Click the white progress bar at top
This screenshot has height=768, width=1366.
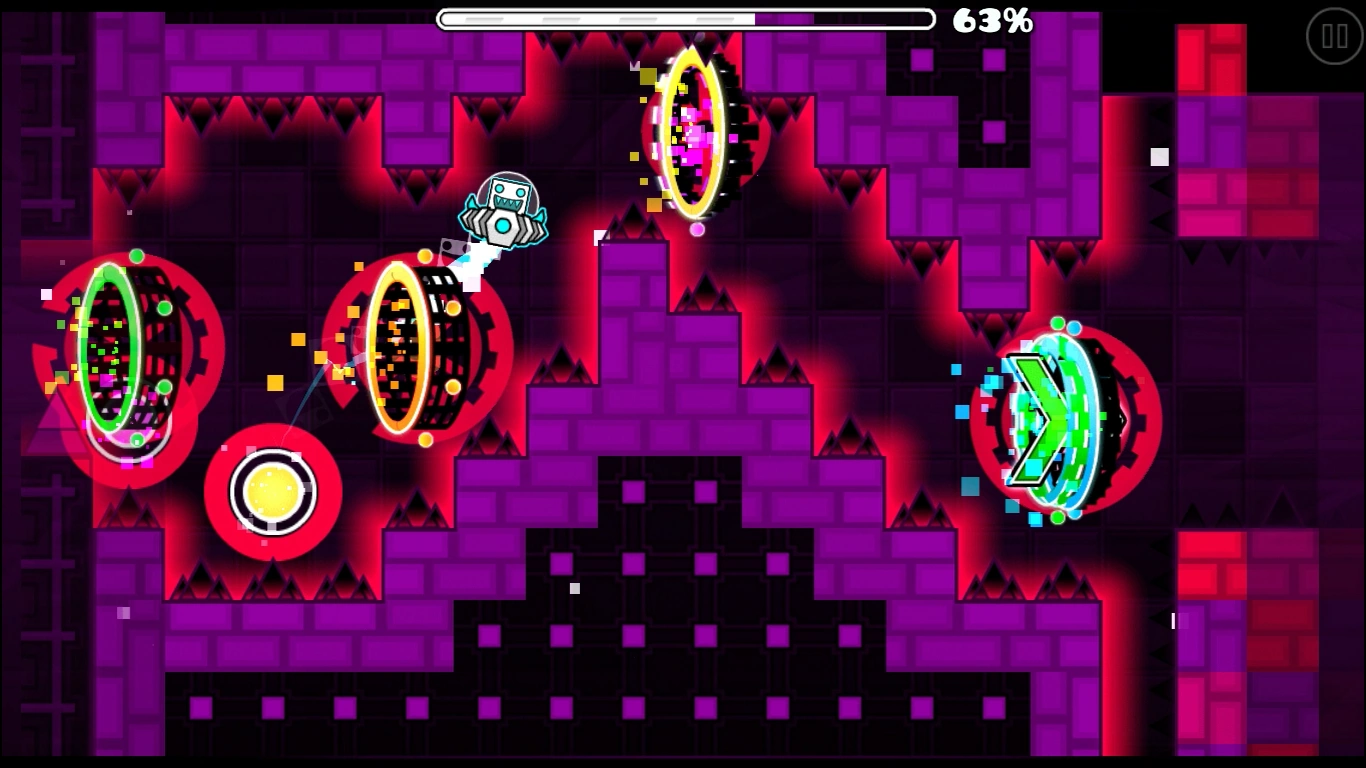(x=686, y=17)
